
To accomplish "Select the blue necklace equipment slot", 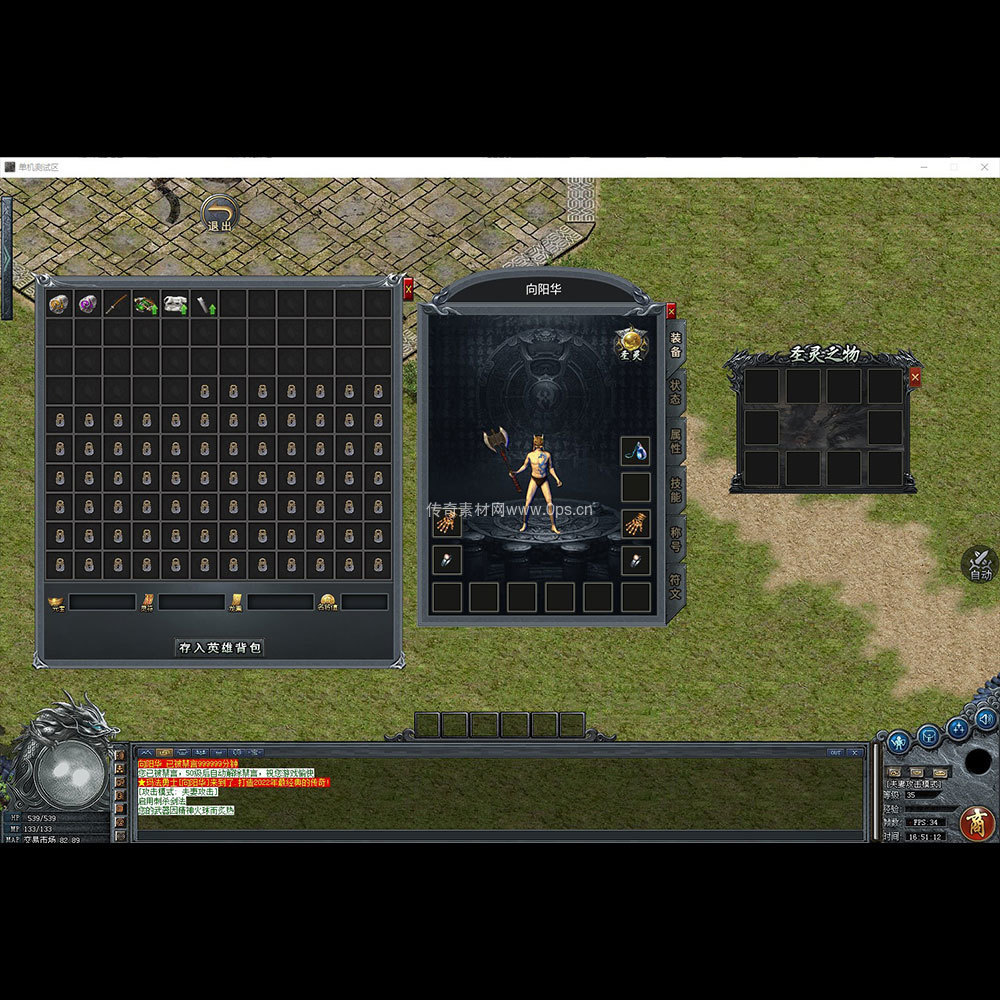I will coord(635,451).
